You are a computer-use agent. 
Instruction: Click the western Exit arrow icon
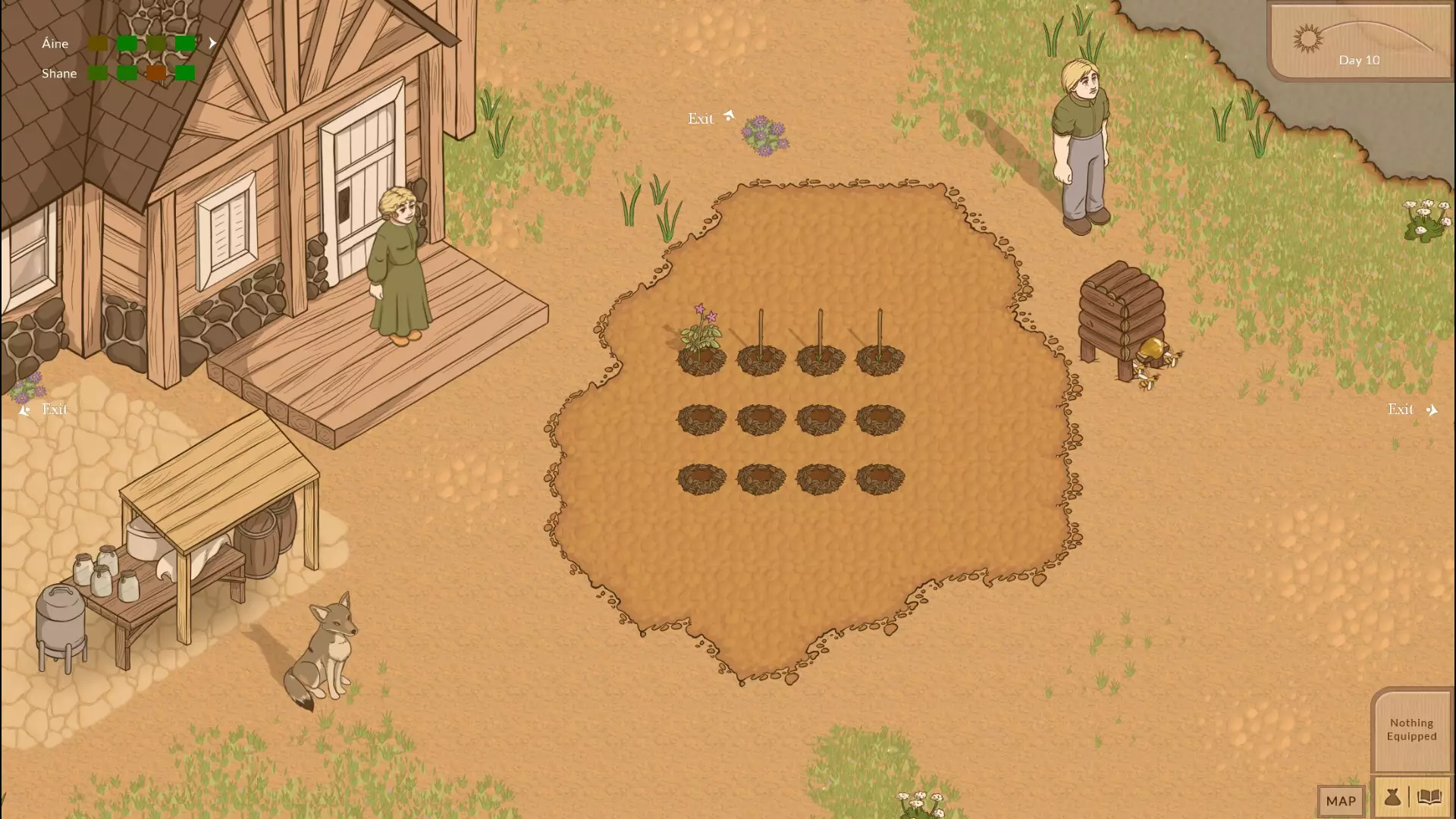(x=24, y=410)
